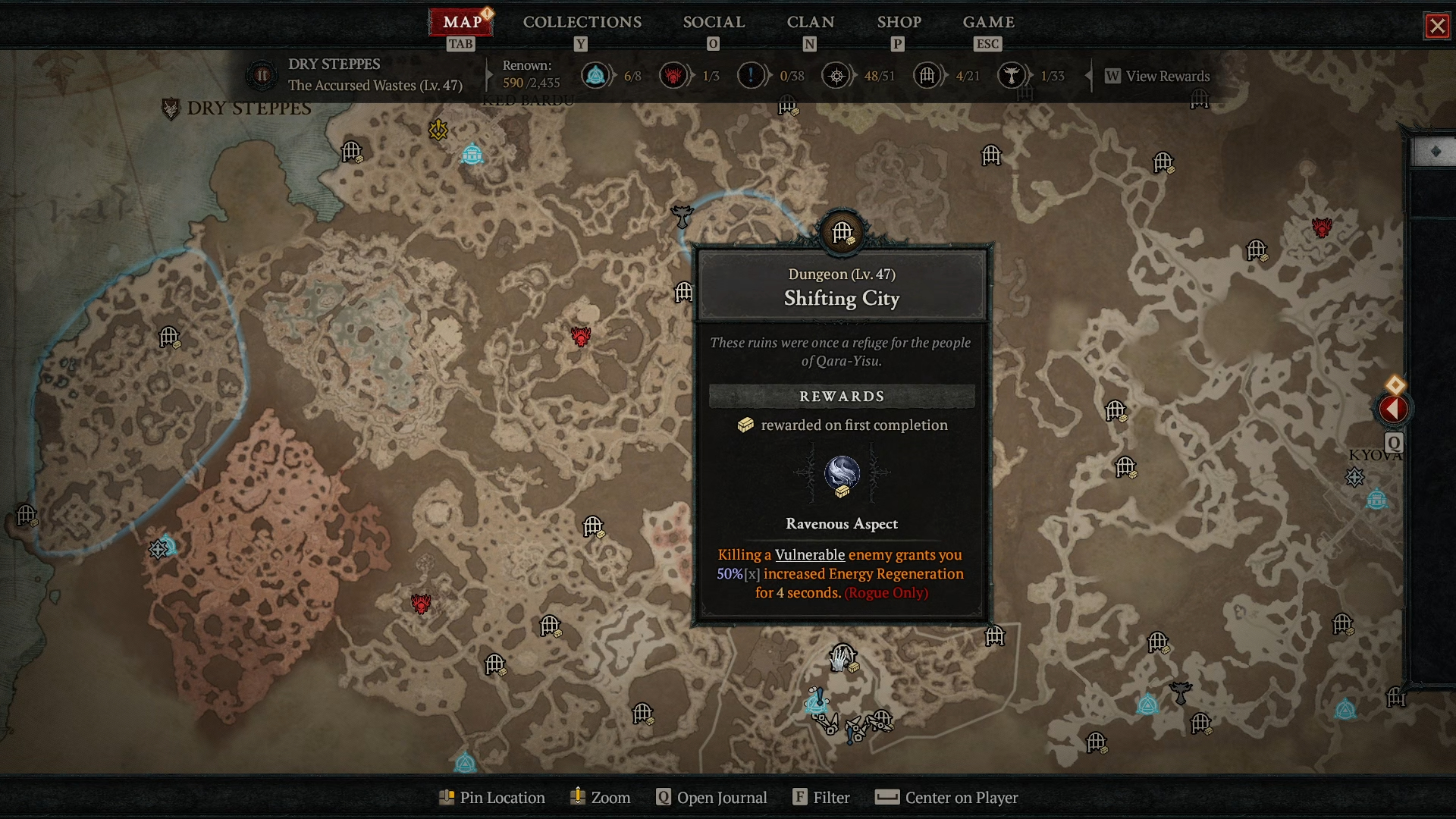
Task: Click the strongholds renown counter icon
Action: [673, 76]
